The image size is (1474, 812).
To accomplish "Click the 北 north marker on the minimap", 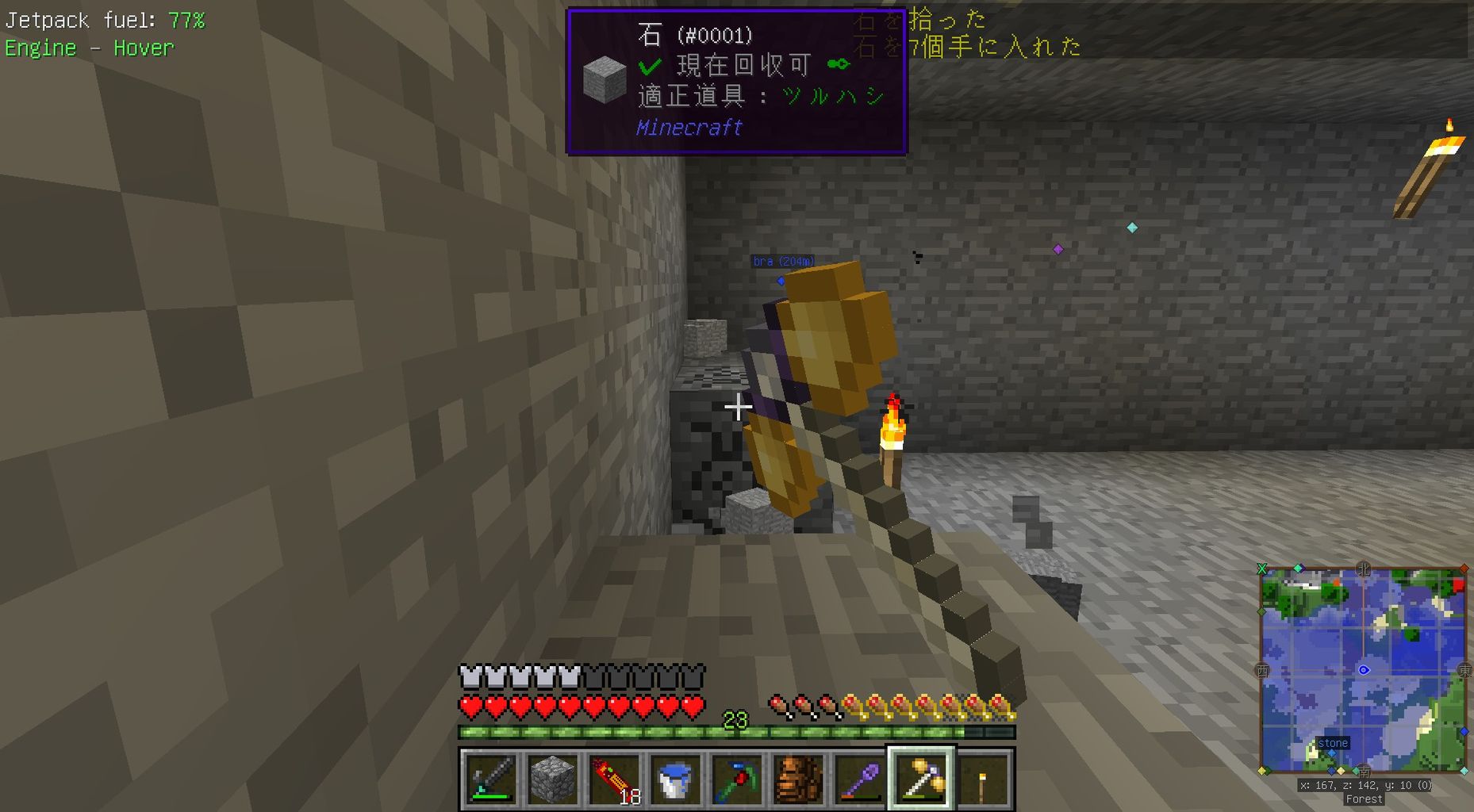I will click(1362, 568).
